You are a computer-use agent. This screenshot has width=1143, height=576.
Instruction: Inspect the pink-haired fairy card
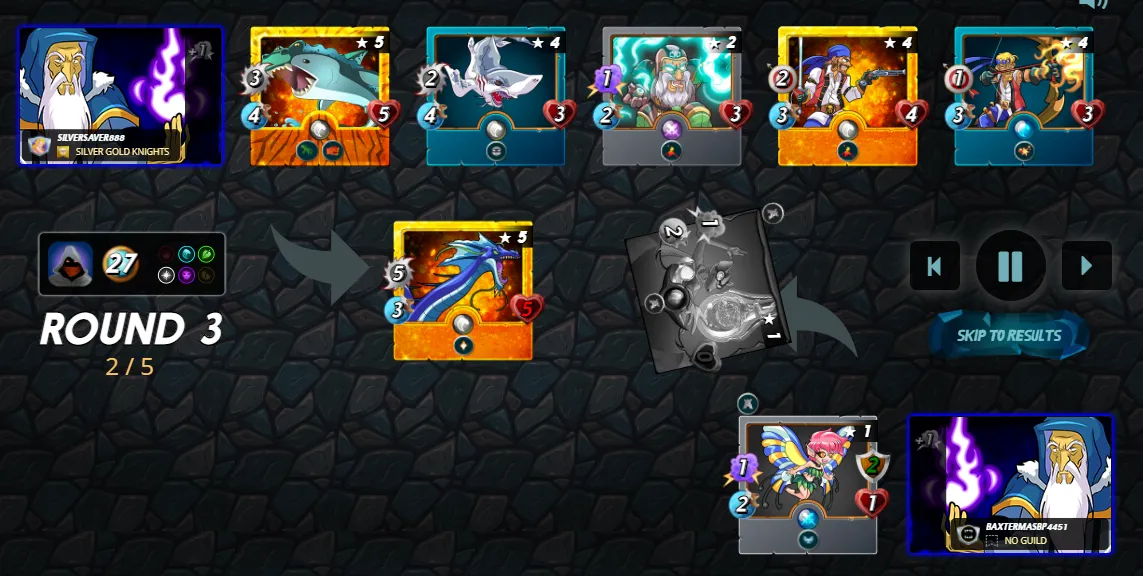coord(807,484)
